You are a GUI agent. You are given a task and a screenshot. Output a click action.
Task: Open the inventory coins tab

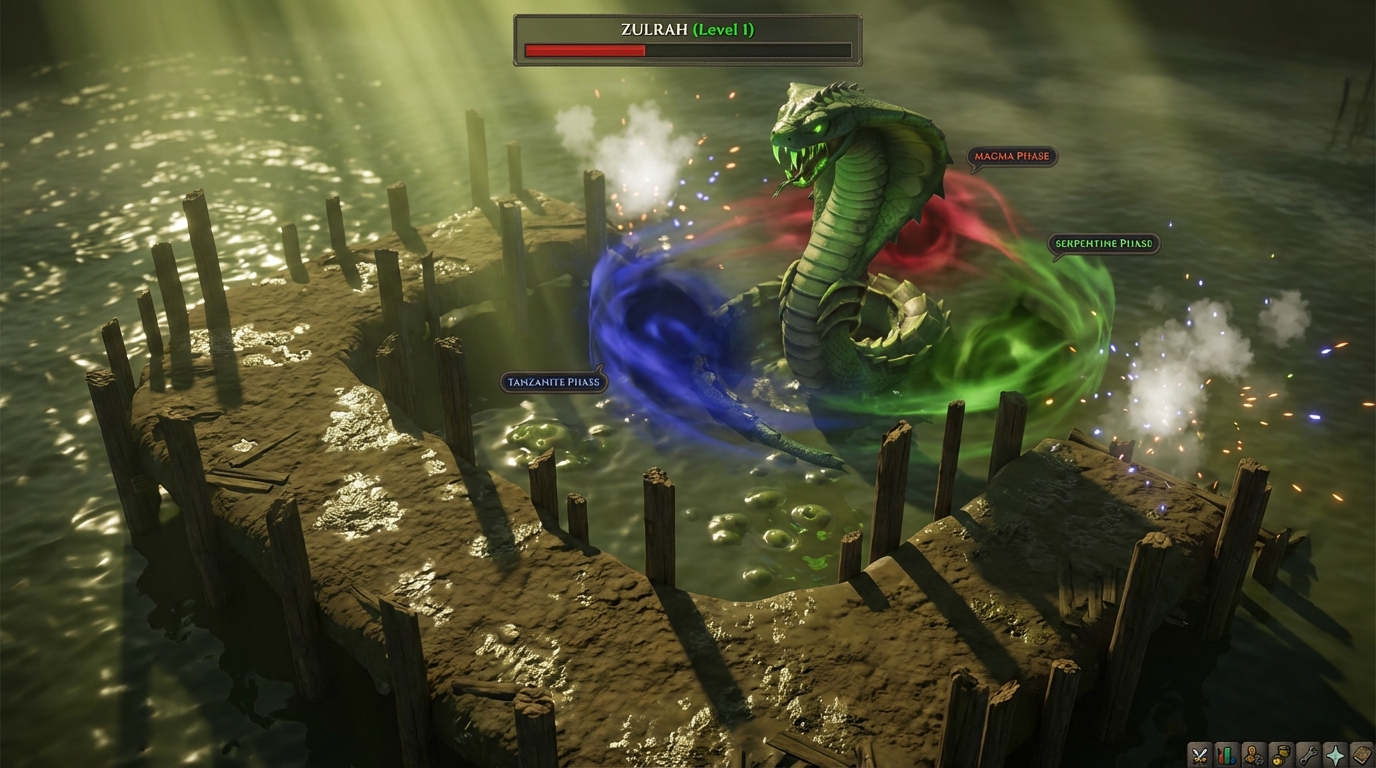[x=1280, y=755]
